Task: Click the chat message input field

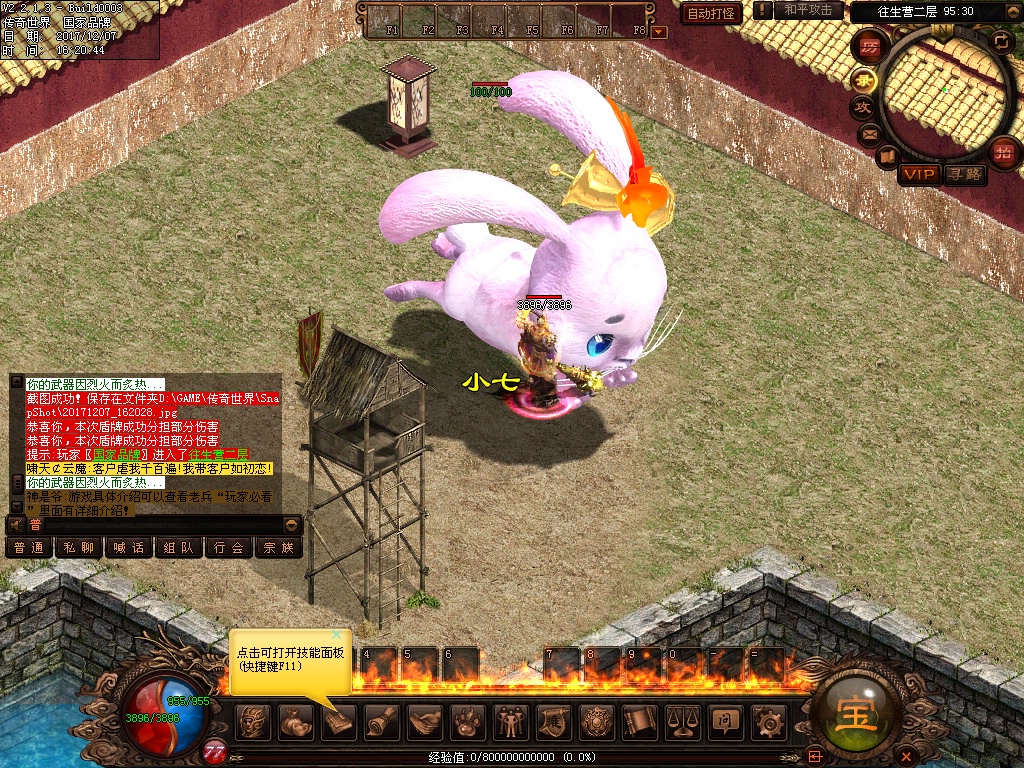Action: [x=160, y=524]
